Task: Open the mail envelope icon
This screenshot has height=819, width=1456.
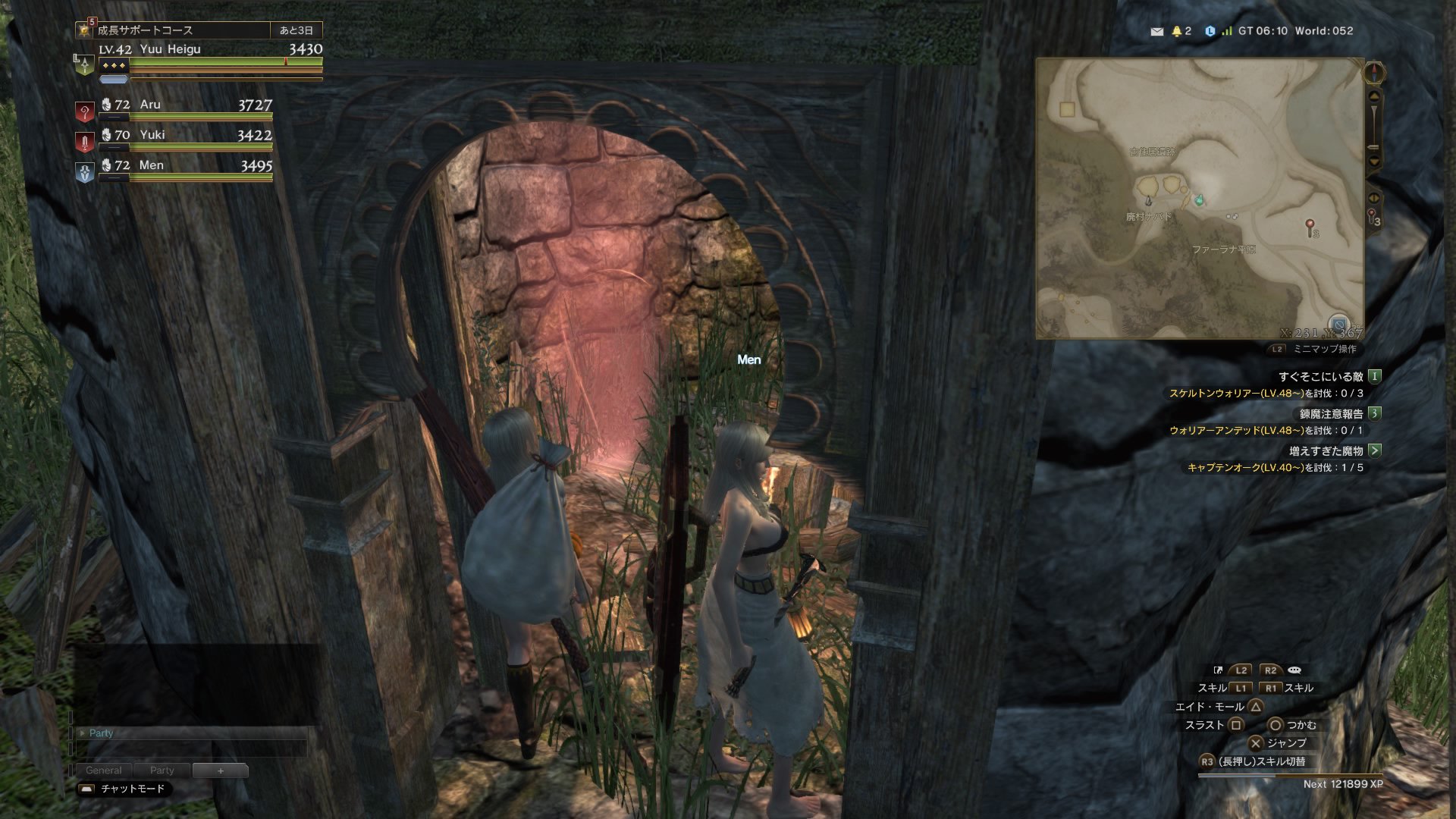Action: point(1156,32)
